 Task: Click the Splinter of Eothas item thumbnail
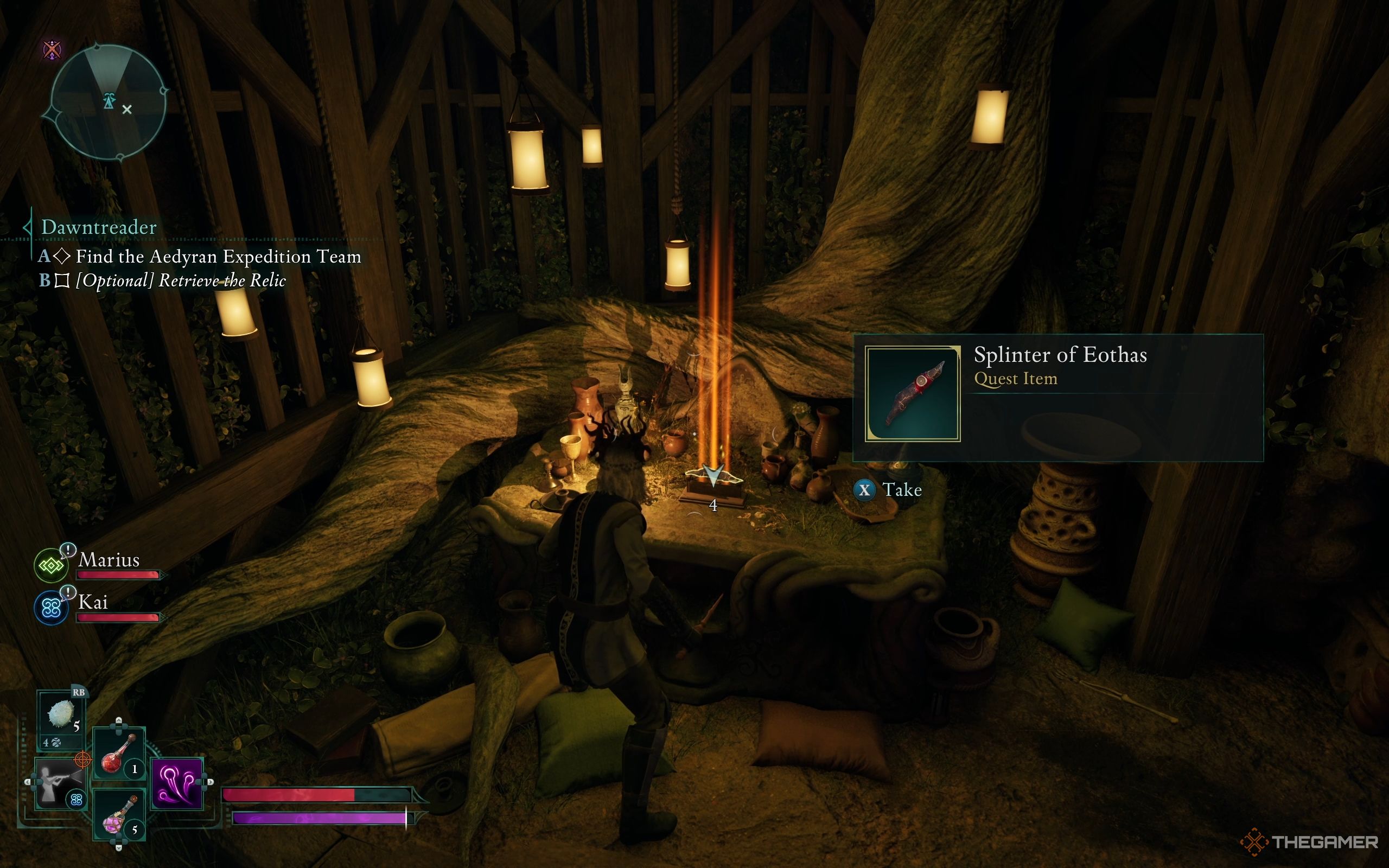(913, 394)
